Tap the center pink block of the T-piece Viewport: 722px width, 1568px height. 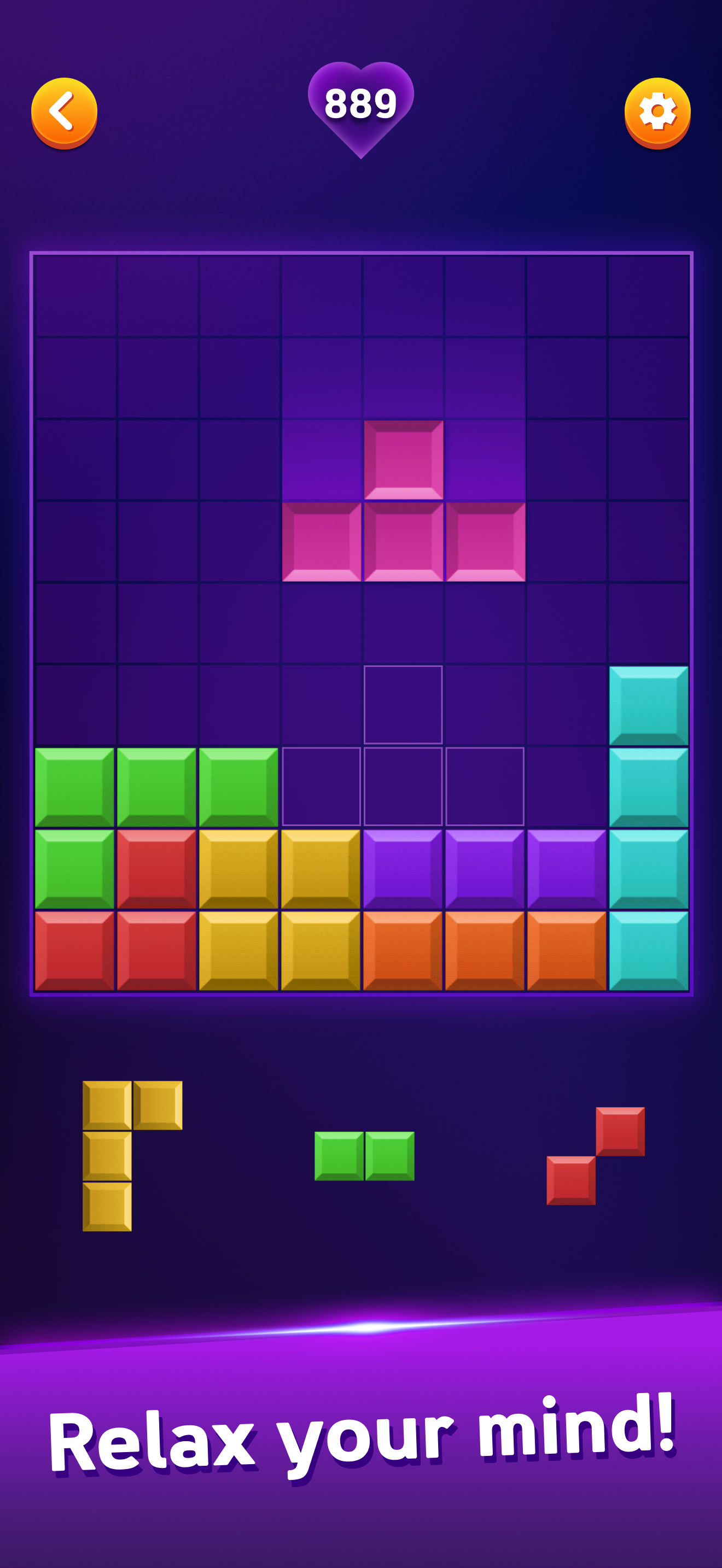403,543
